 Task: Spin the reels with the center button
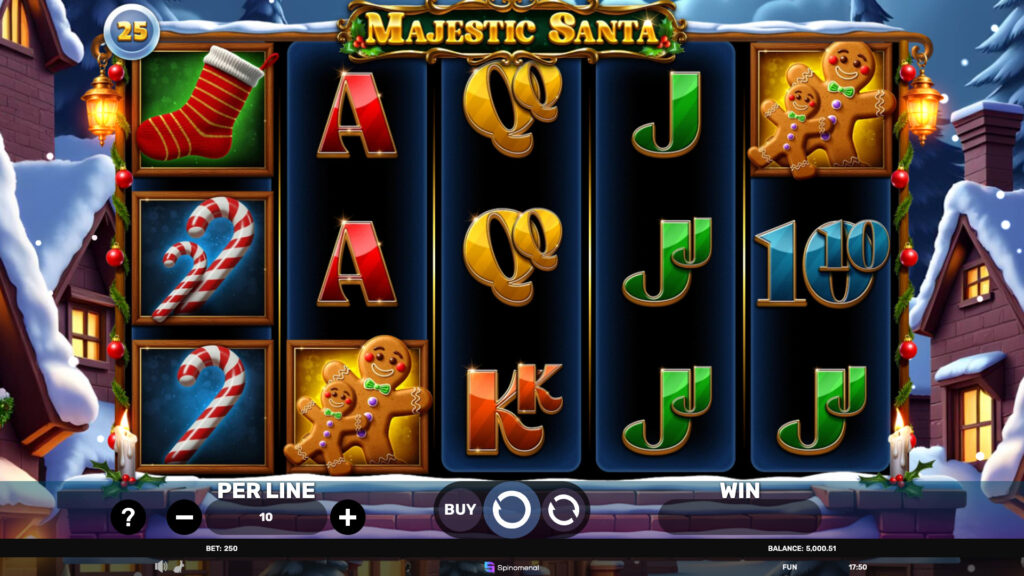tap(511, 510)
